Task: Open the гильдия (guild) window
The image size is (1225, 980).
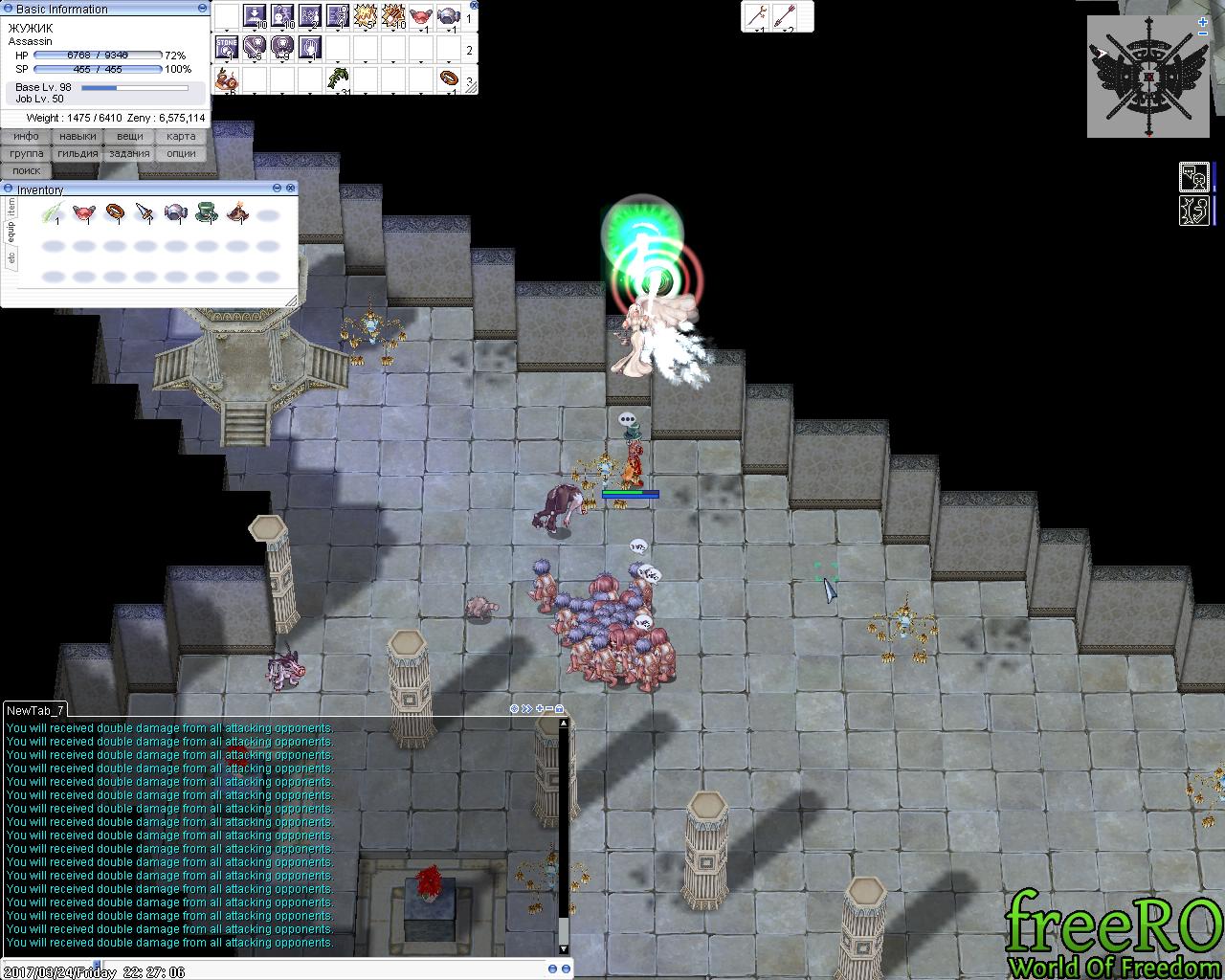Action: click(x=78, y=153)
